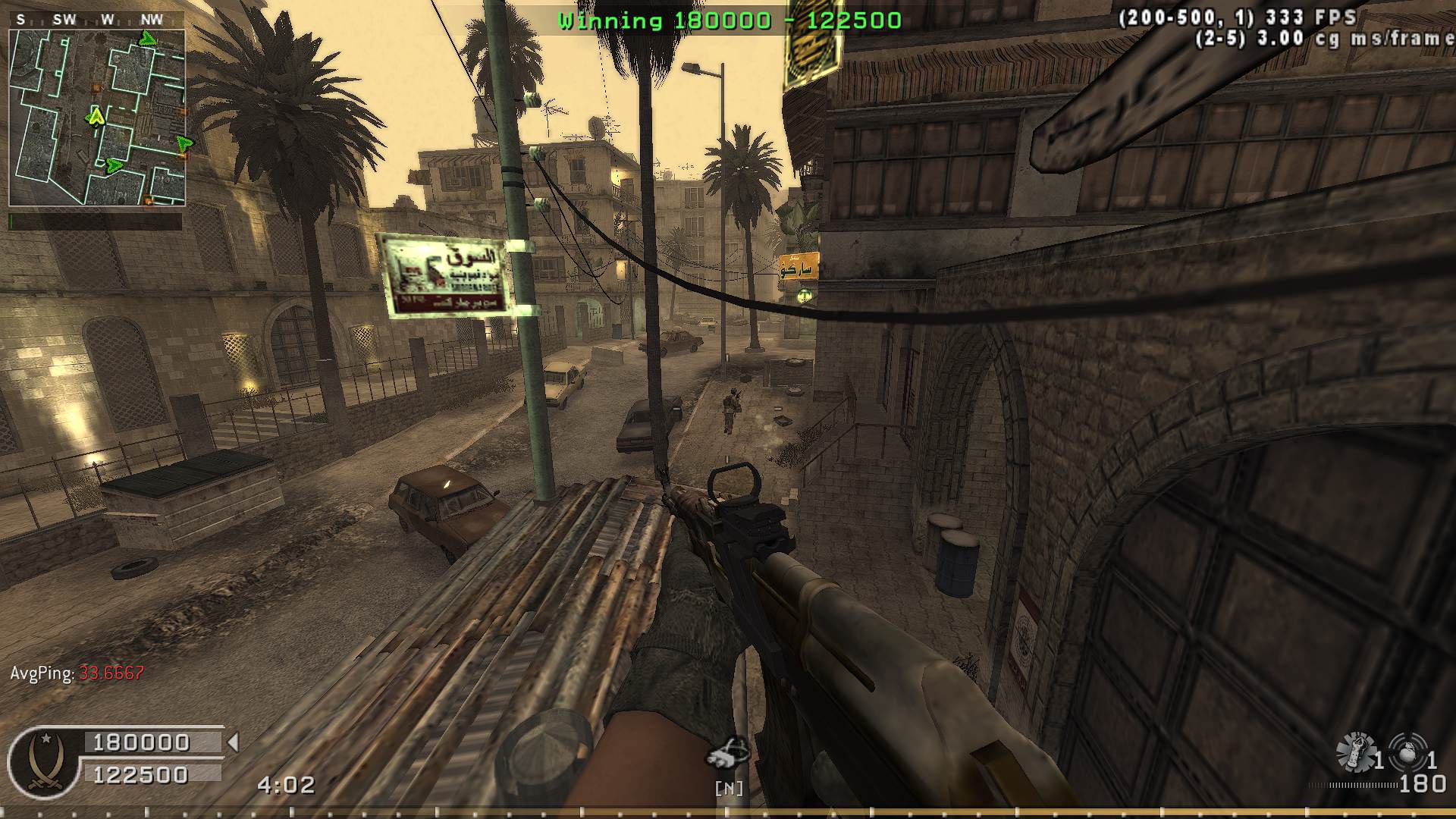Image resolution: width=1456 pixels, height=819 pixels.
Task: Click the night vision goggles icon
Action: point(728,754)
